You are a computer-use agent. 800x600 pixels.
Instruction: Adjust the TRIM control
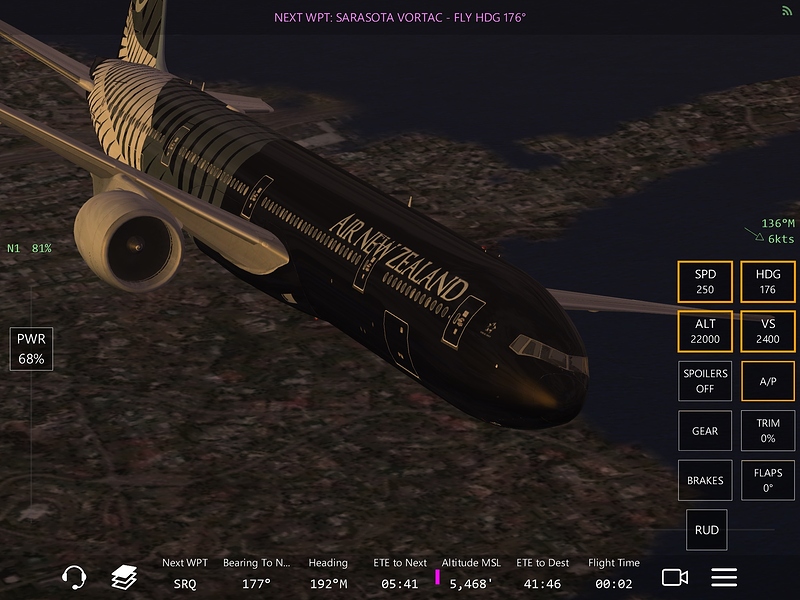point(768,431)
